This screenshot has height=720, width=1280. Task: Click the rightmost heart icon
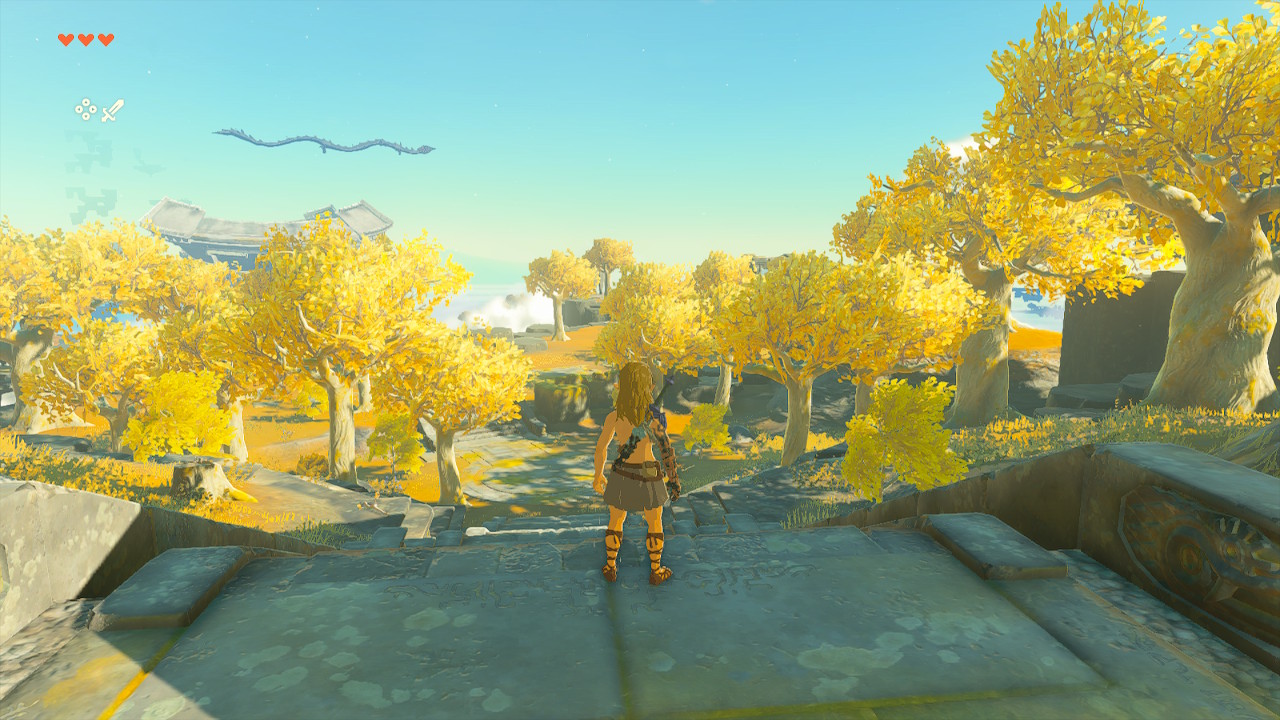(105, 40)
